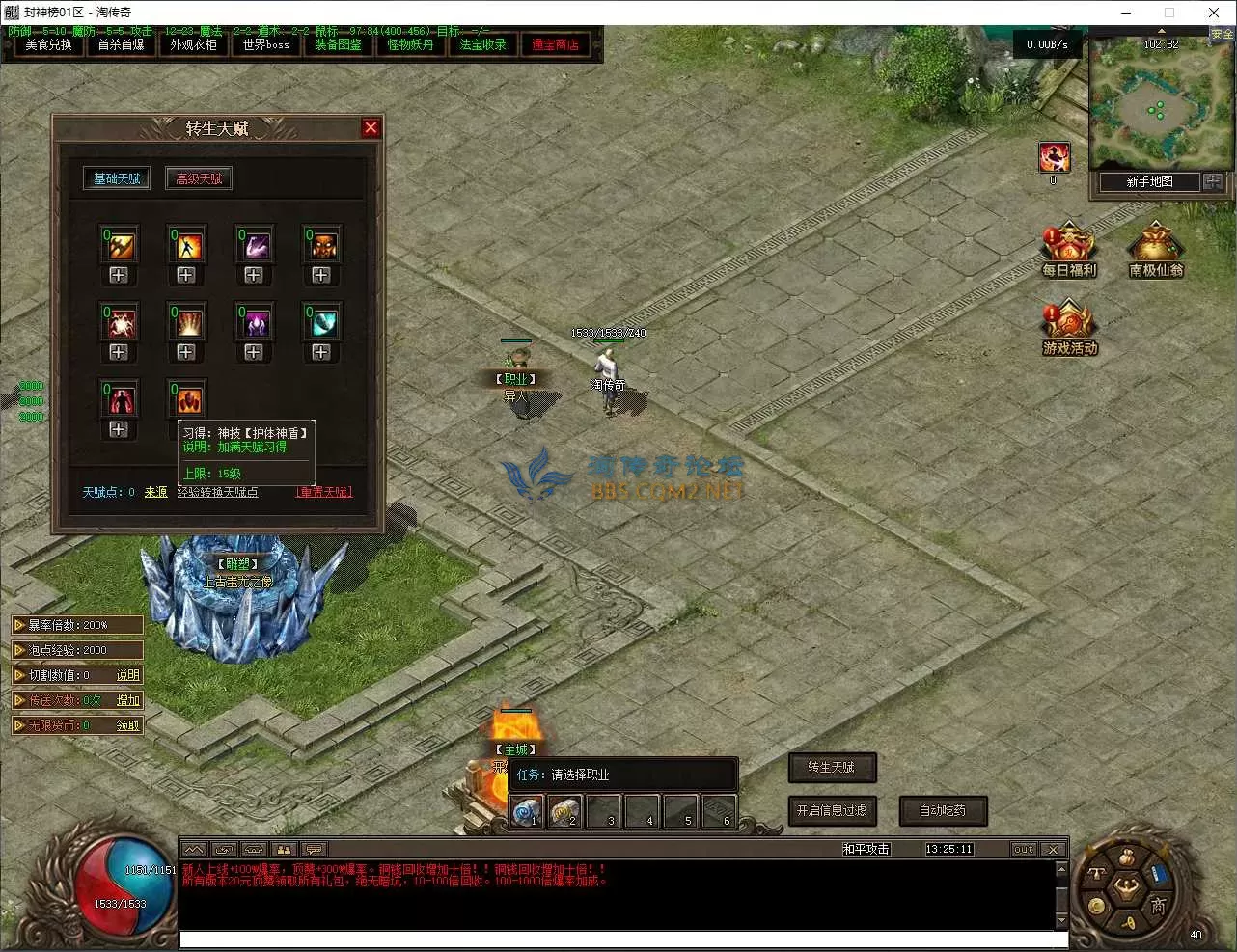Switch to the 基础天赋 tab
The width and height of the screenshot is (1237, 952).
[x=117, y=178]
